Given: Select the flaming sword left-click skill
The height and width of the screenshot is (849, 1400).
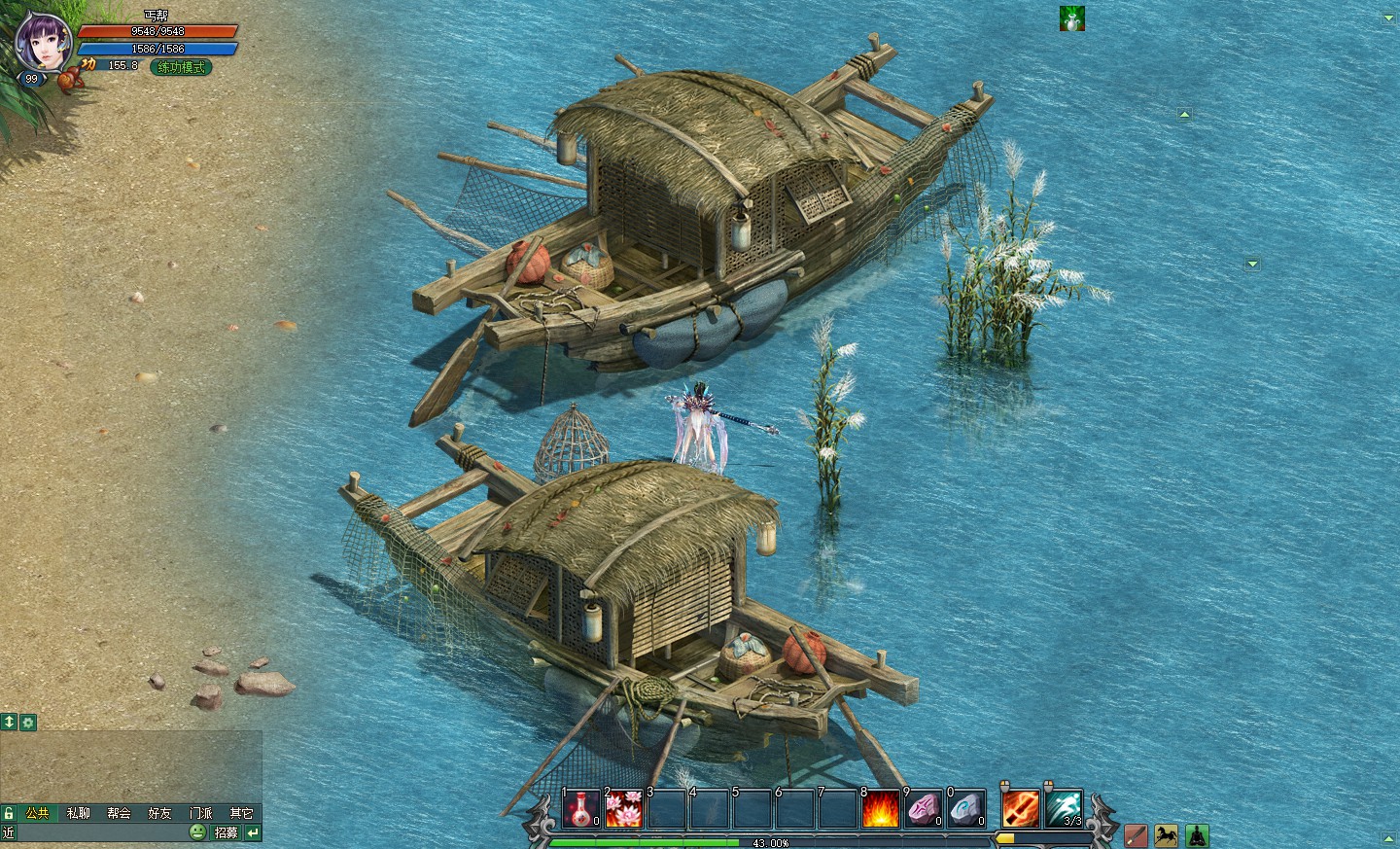Looking at the screenshot, I should 1020,808.
